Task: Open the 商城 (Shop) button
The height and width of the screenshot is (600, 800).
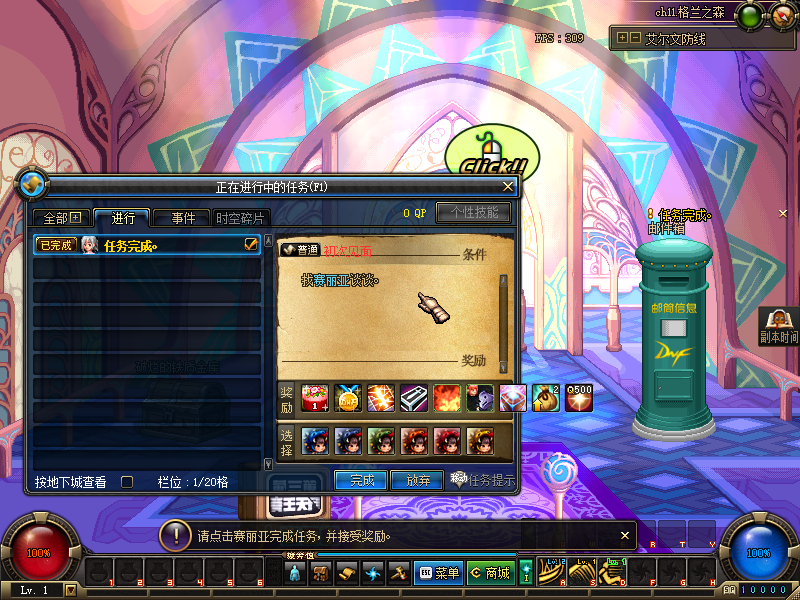Action: [490, 573]
